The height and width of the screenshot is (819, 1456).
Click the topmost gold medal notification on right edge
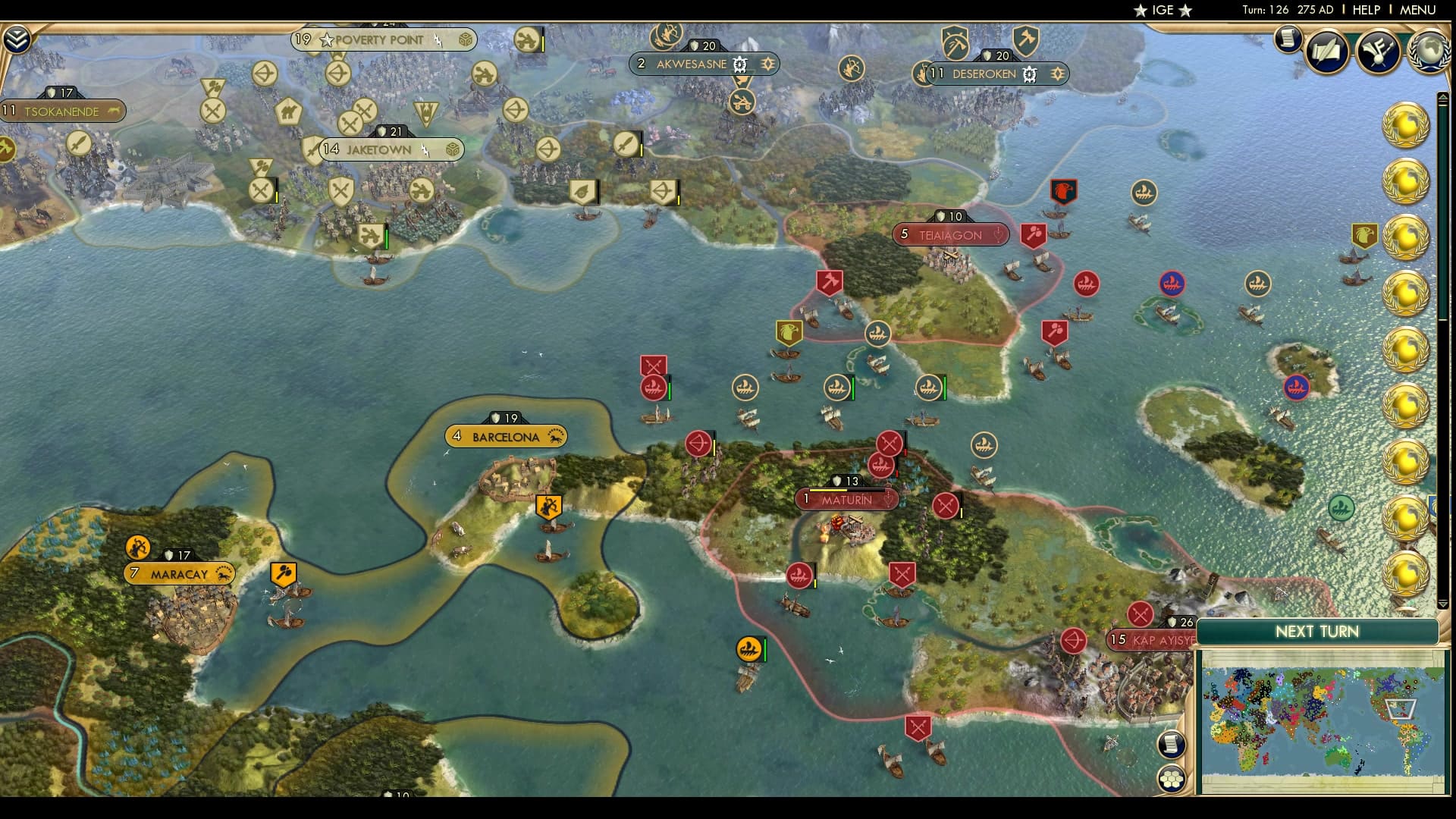point(1405,126)
